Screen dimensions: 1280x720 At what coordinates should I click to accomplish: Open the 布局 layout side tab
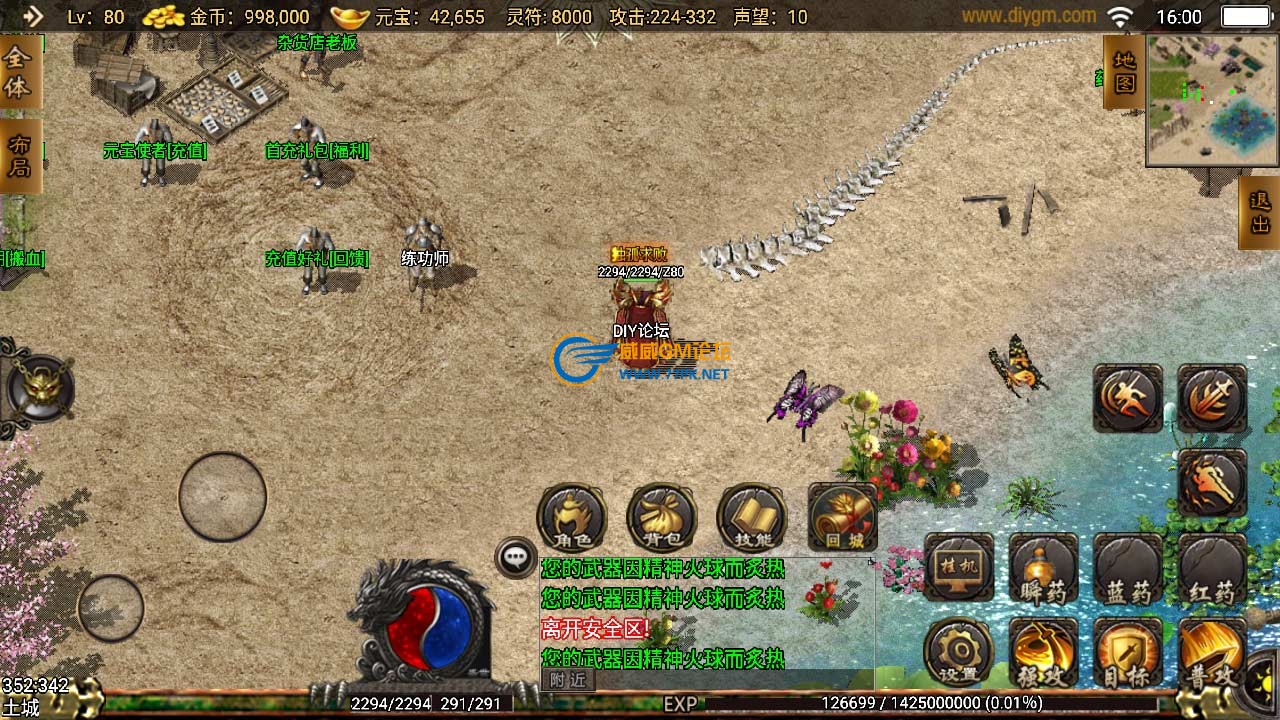20,157
